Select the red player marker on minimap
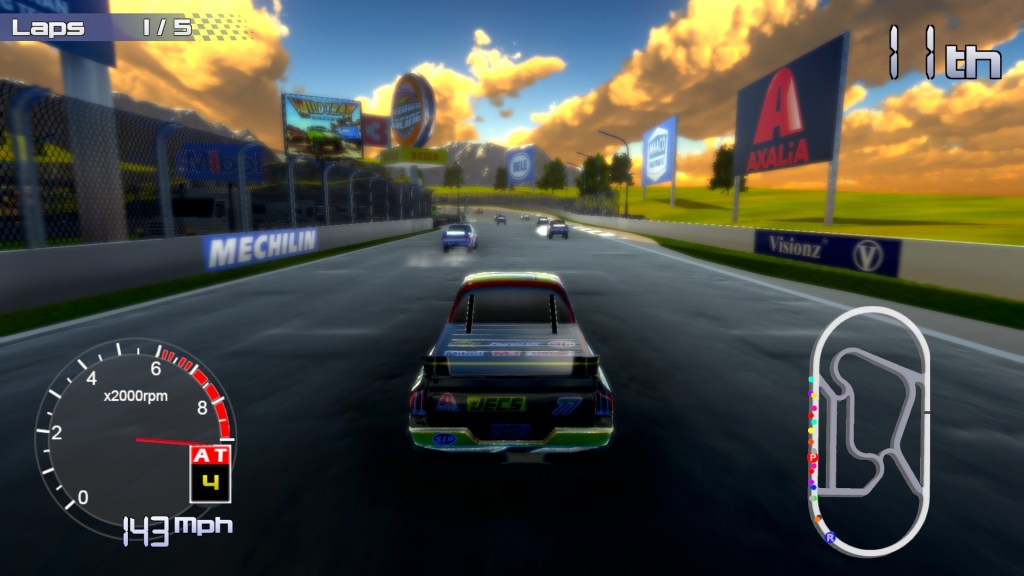 (x=812, y=457)
